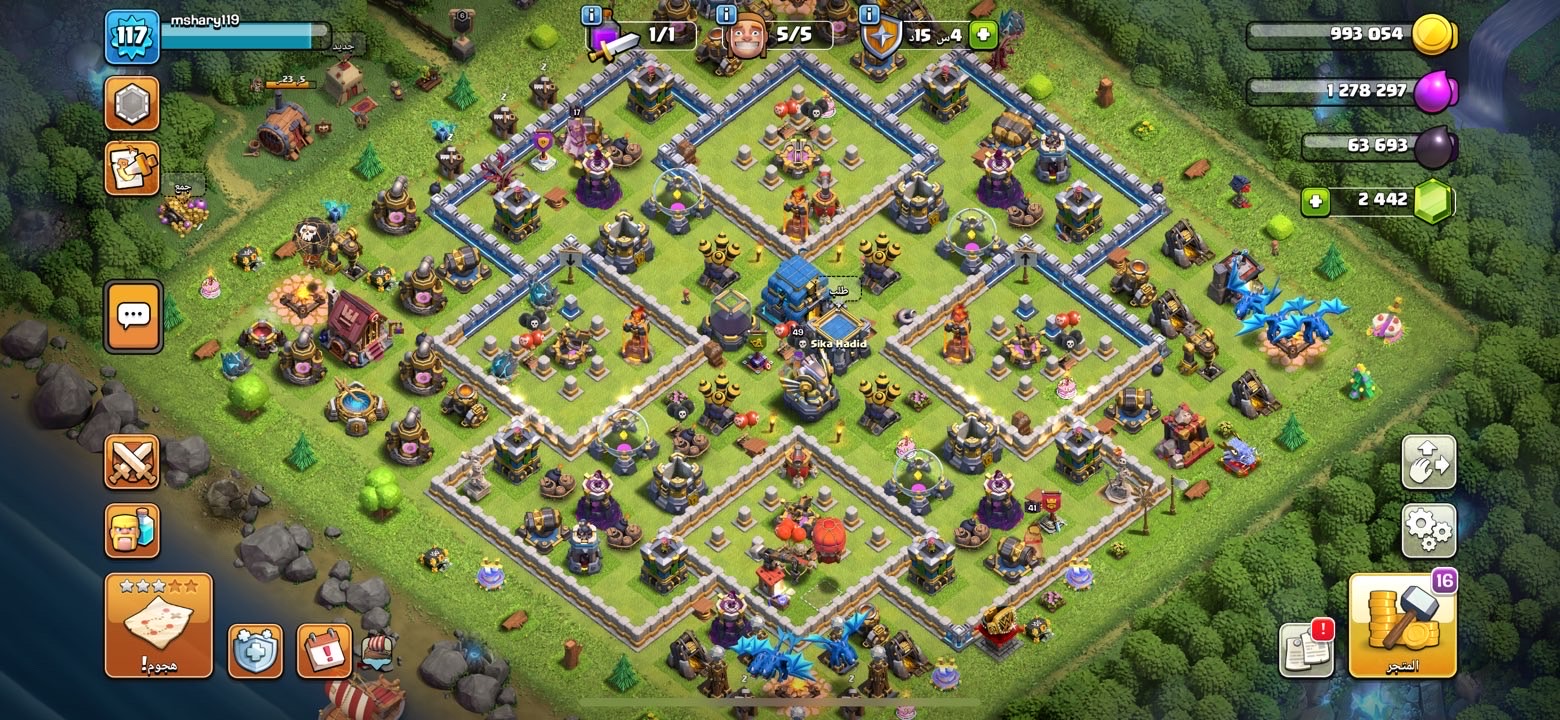Open the village layout editor hand button
Image resolution: width=1560 pixels, height=720 pixels.
pyautogui.click(x=1428, y=462)
